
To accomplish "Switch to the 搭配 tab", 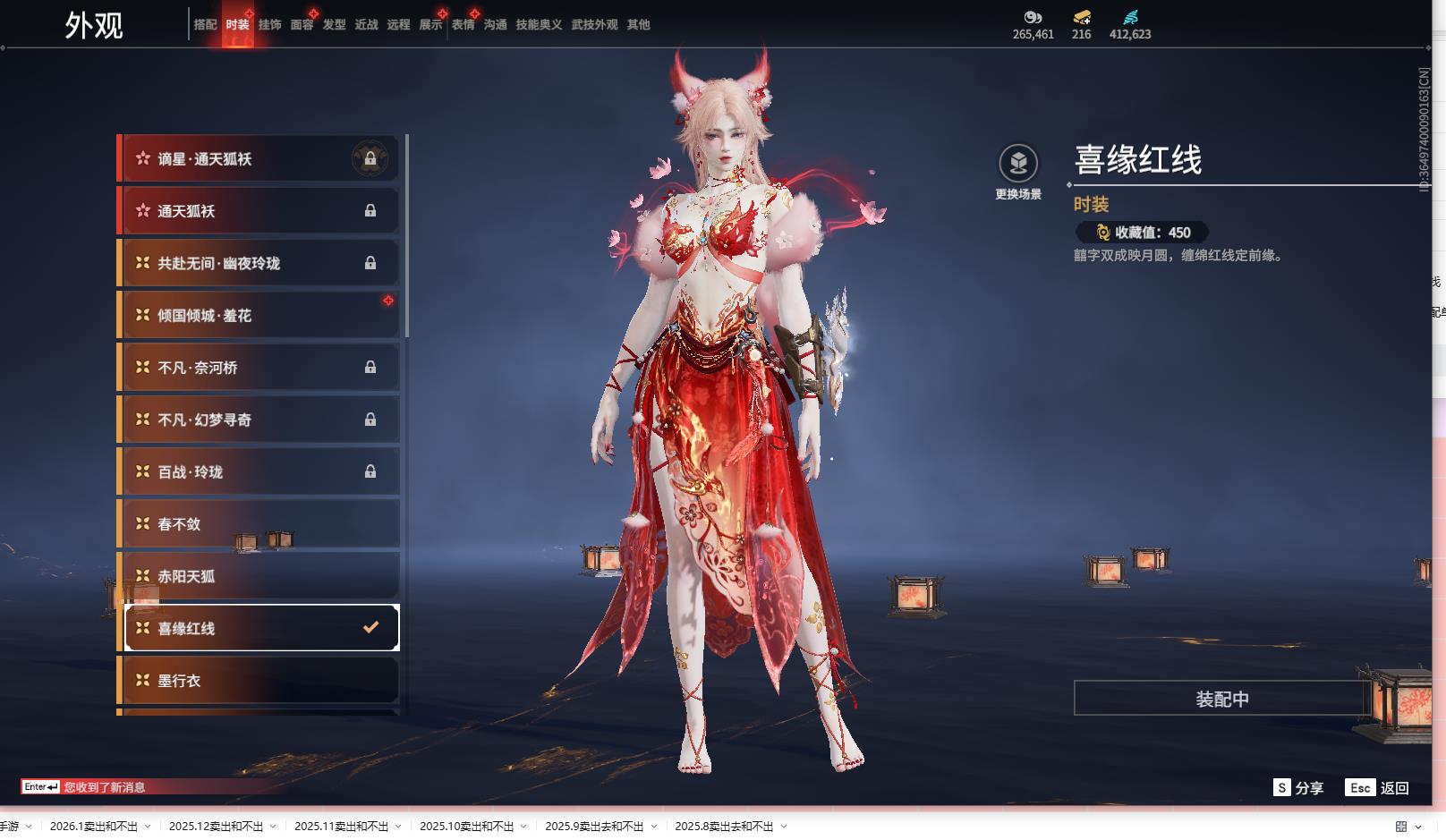I will (205, 25).
